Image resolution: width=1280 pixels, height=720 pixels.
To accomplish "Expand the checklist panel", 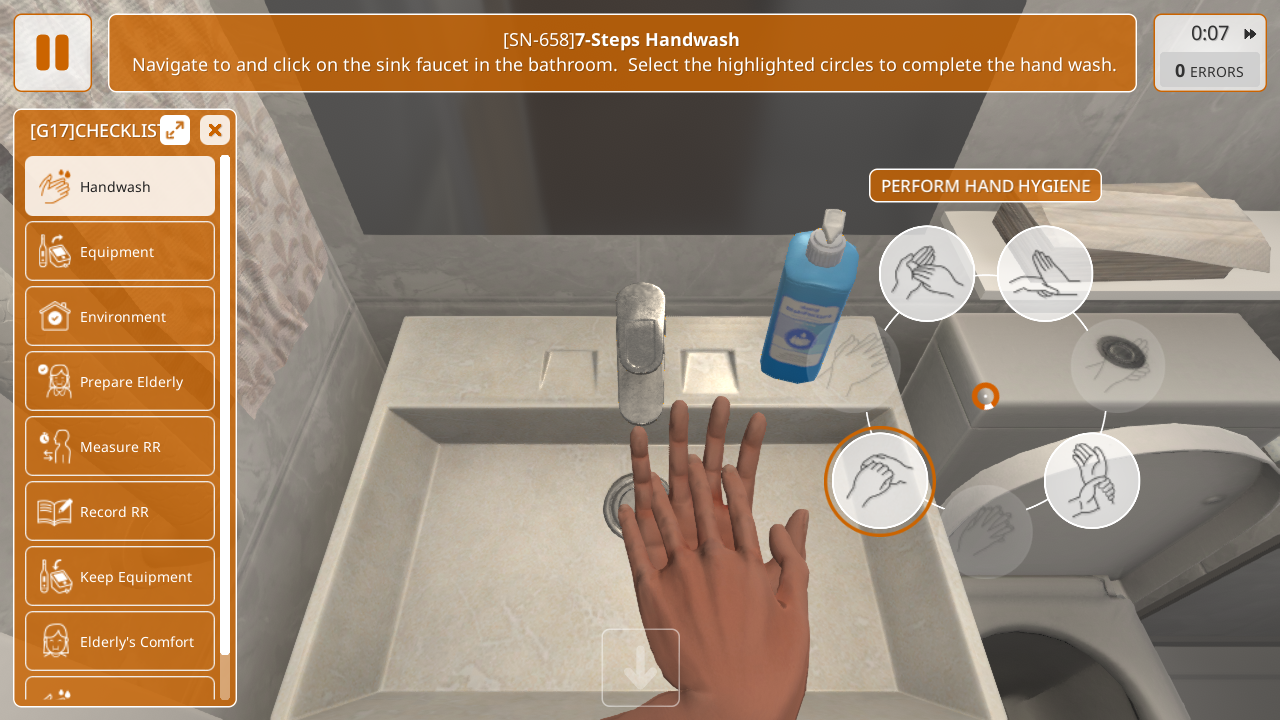I will click(x=175, y=130).
